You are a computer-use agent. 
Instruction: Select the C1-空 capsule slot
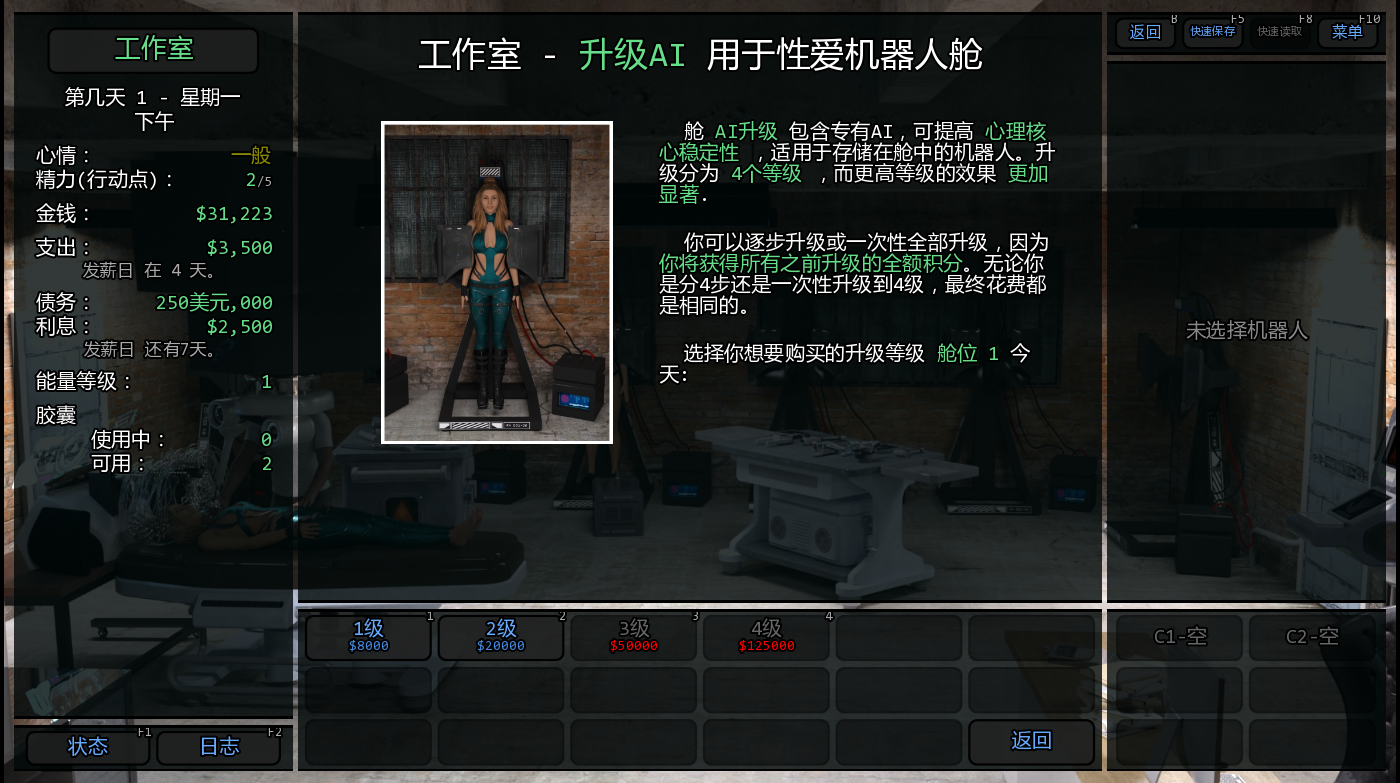[1180, 637]
